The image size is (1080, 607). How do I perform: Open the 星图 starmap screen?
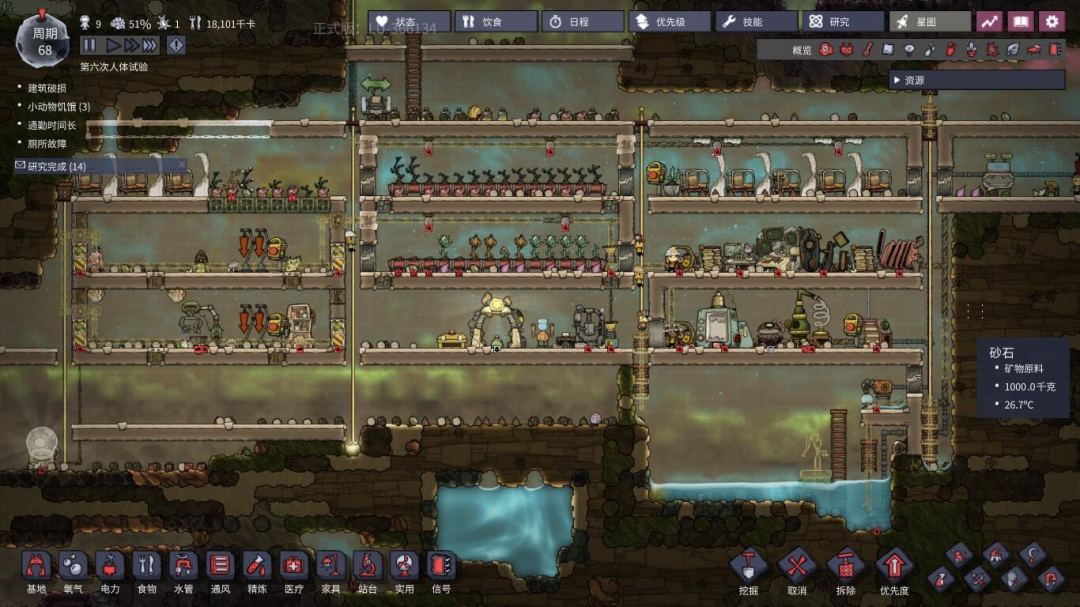(929, 21)
